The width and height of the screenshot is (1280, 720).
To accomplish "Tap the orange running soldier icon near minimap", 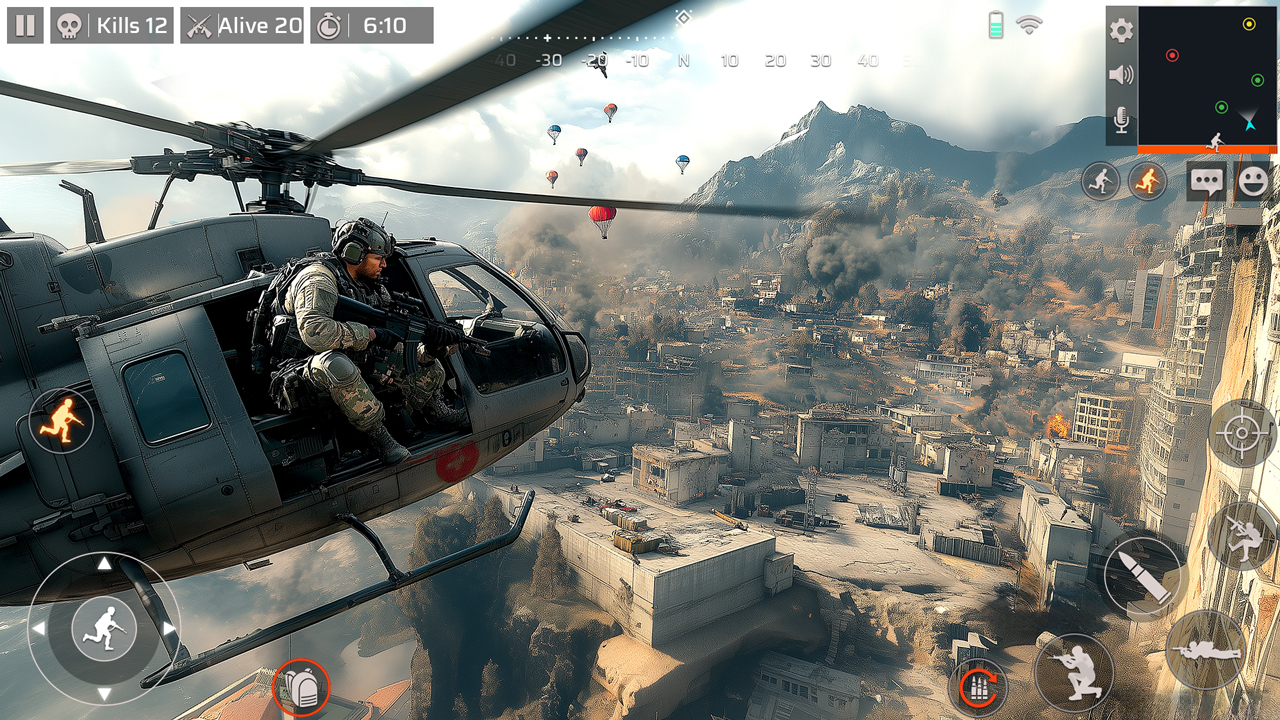I will pos(1147,182).
